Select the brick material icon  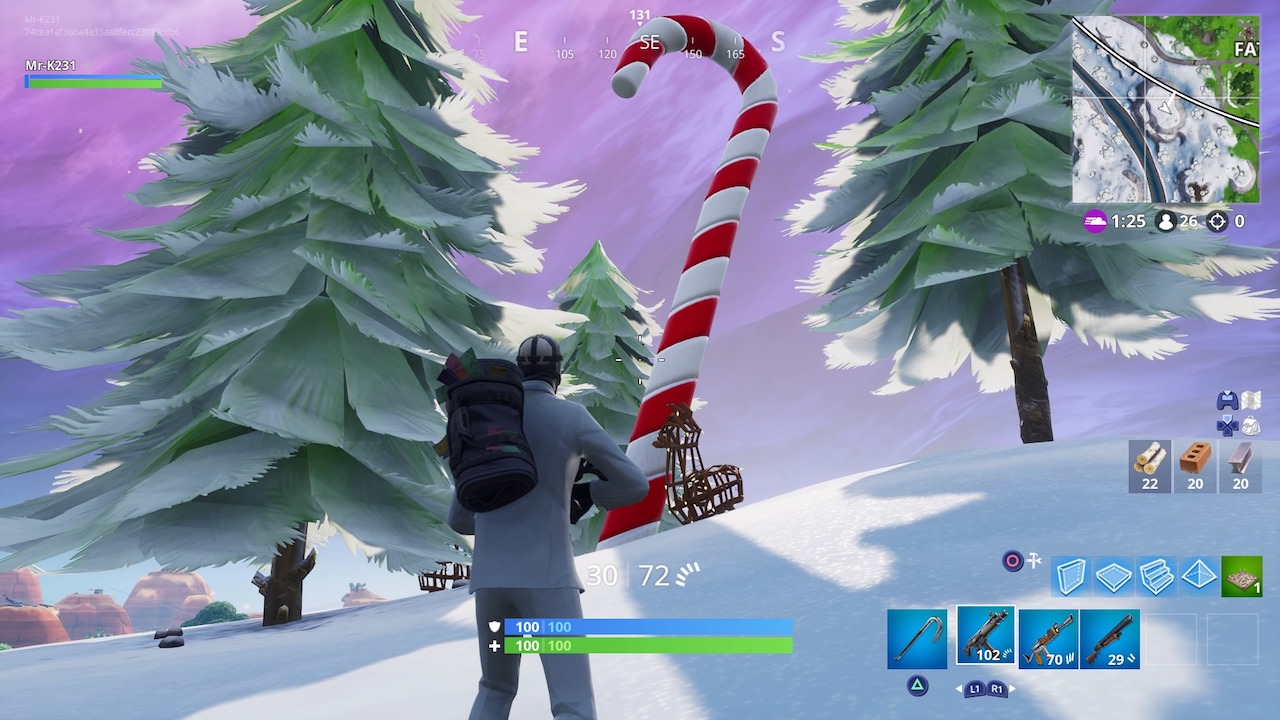(x=1194, y=466)
